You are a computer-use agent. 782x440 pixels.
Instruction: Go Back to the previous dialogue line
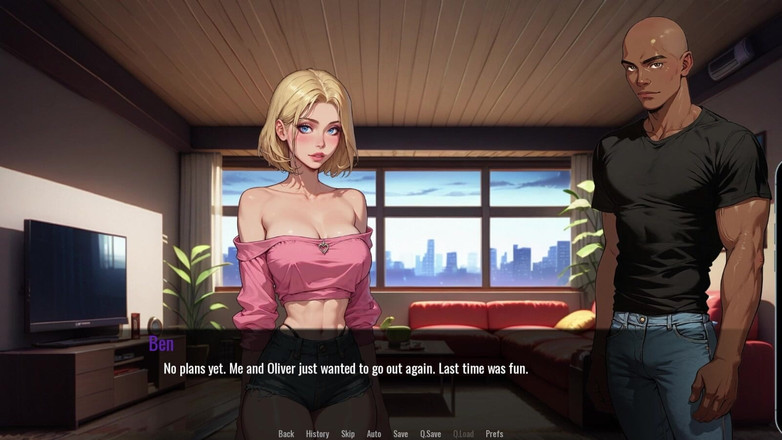(286, 434)
